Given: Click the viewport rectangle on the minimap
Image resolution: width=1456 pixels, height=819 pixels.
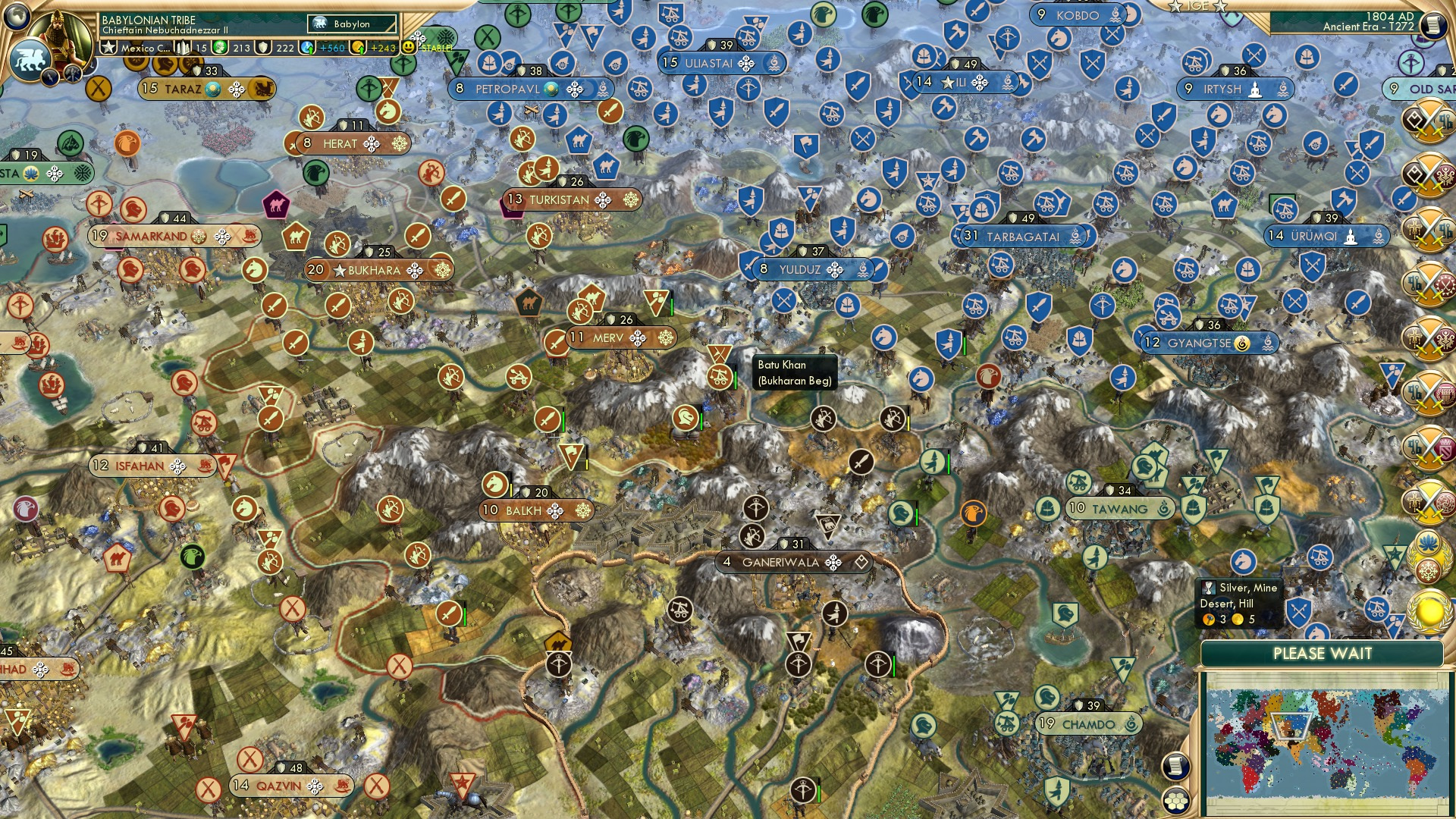Looking at the screenshot, I should pos(1291,726).
